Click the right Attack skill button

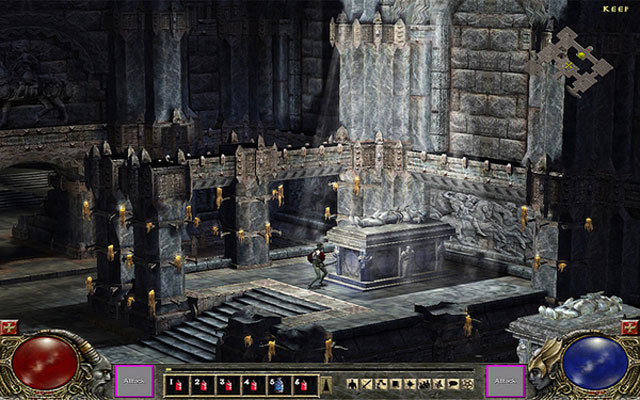504,381
